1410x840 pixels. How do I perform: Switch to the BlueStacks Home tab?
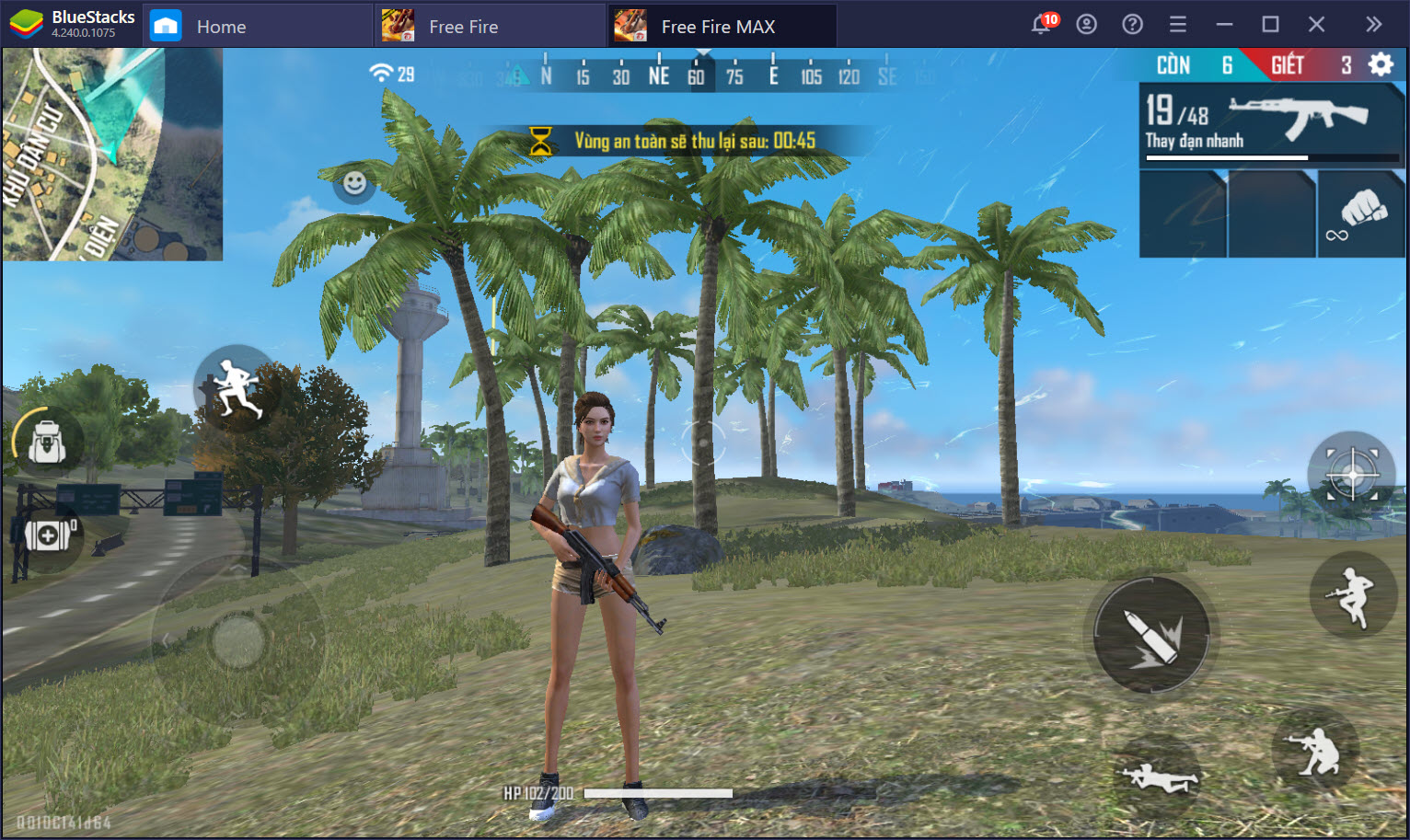pos(221,25)
